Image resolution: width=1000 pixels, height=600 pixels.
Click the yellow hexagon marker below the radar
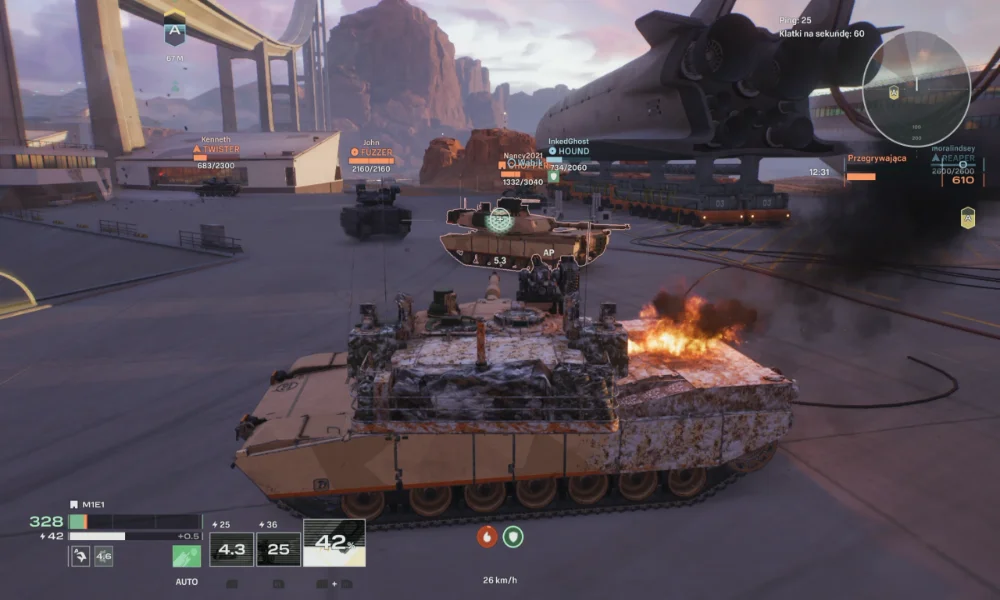[x=967, y=217]
